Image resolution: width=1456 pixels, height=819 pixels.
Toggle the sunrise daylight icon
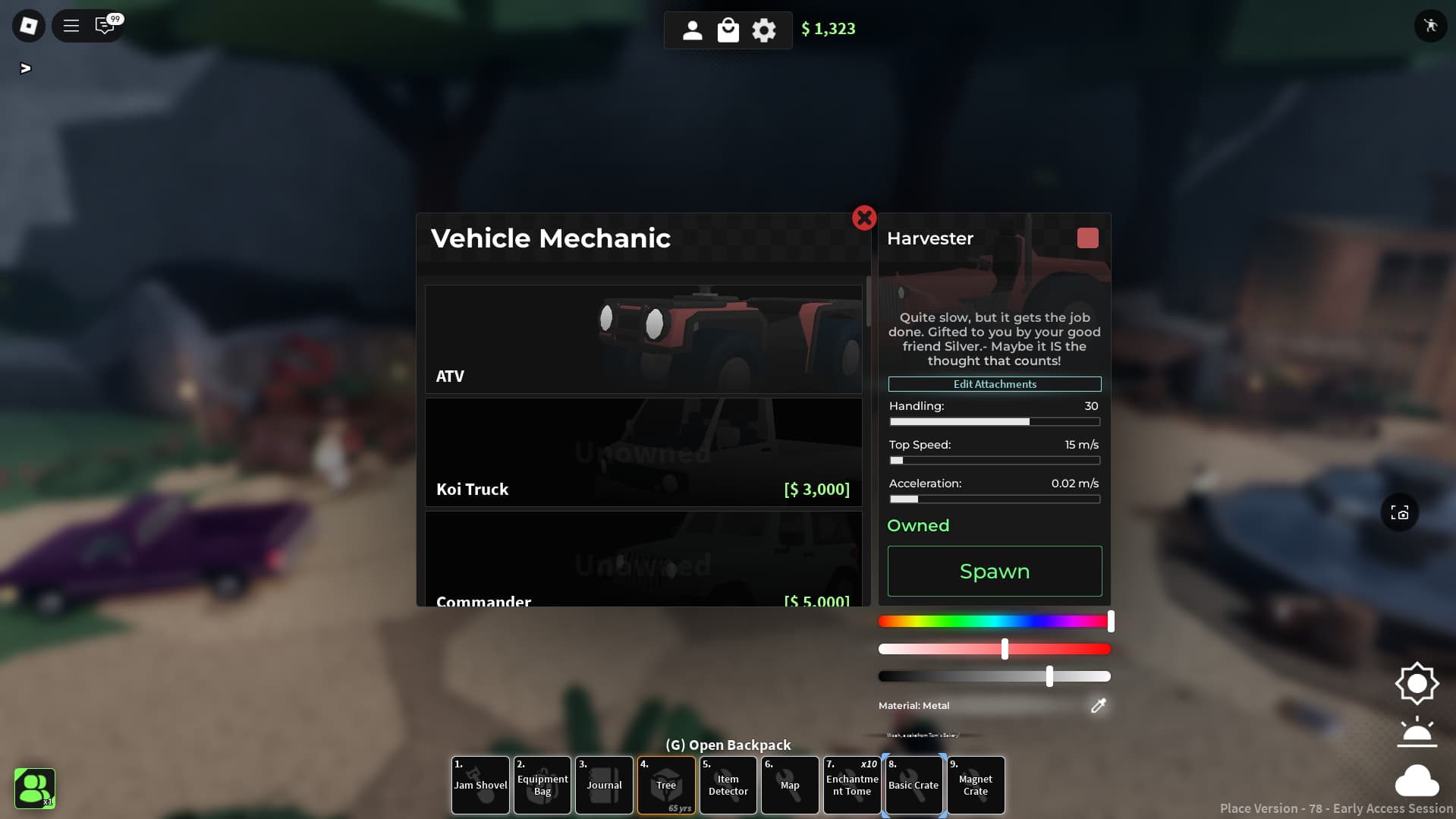tap(1417, 732)
